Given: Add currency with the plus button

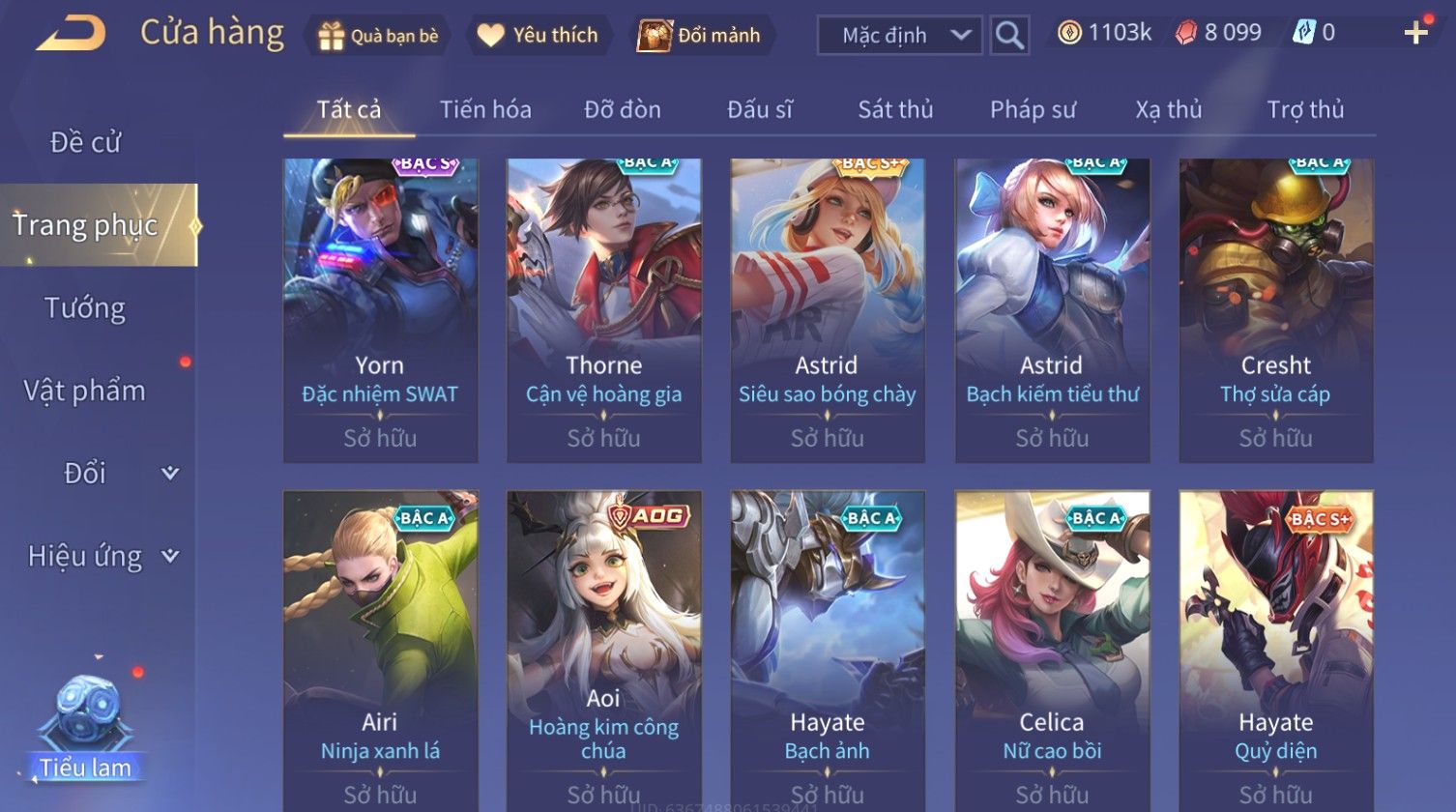Looking at the screenshot, I should click(1415, 34).
